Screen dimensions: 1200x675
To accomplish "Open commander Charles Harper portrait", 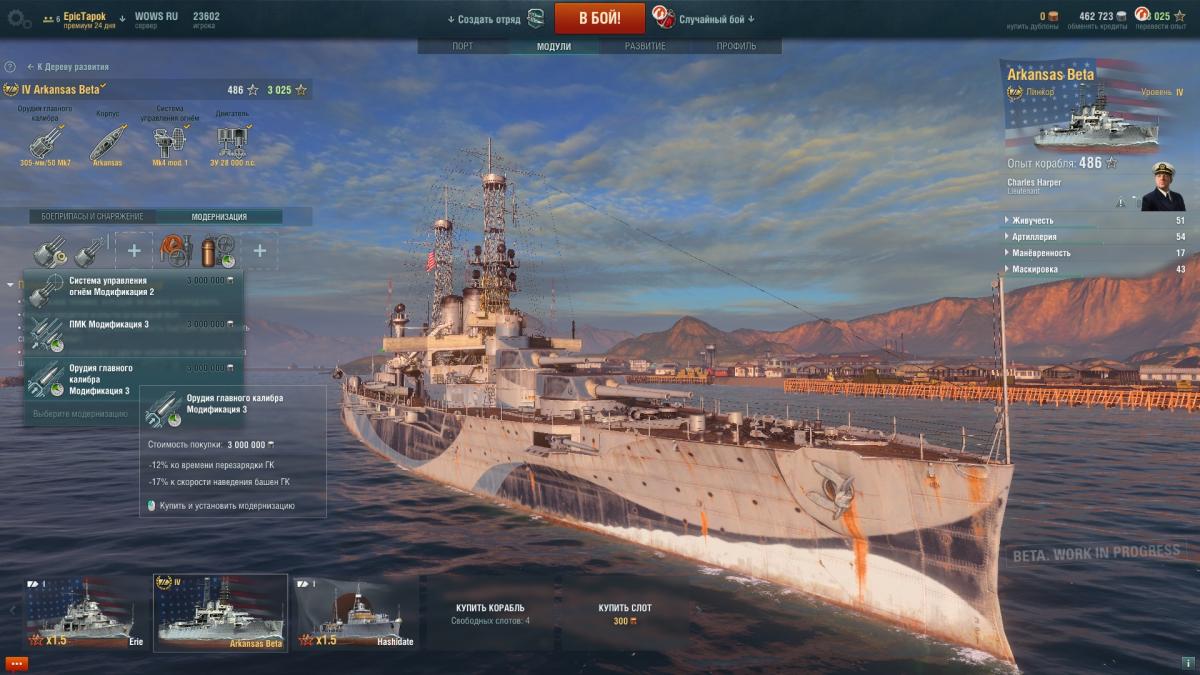I will (1162, 187).
